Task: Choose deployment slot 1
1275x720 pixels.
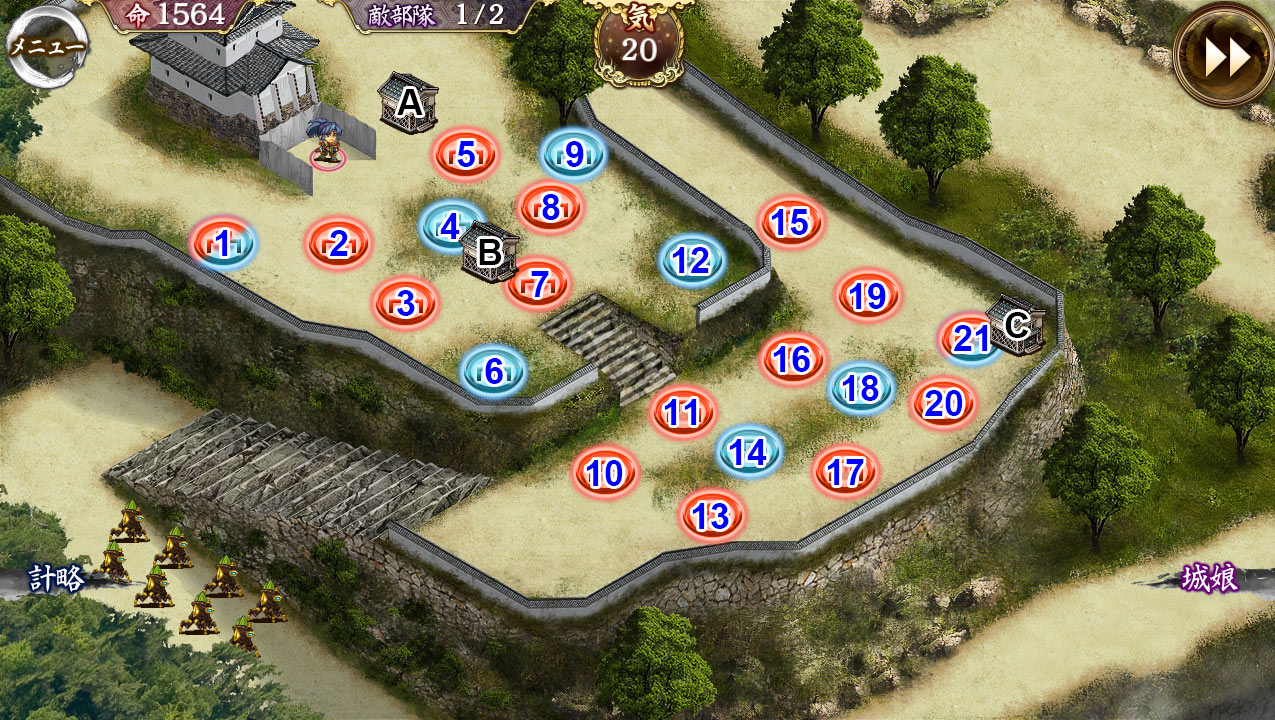Action: point(223,243)
